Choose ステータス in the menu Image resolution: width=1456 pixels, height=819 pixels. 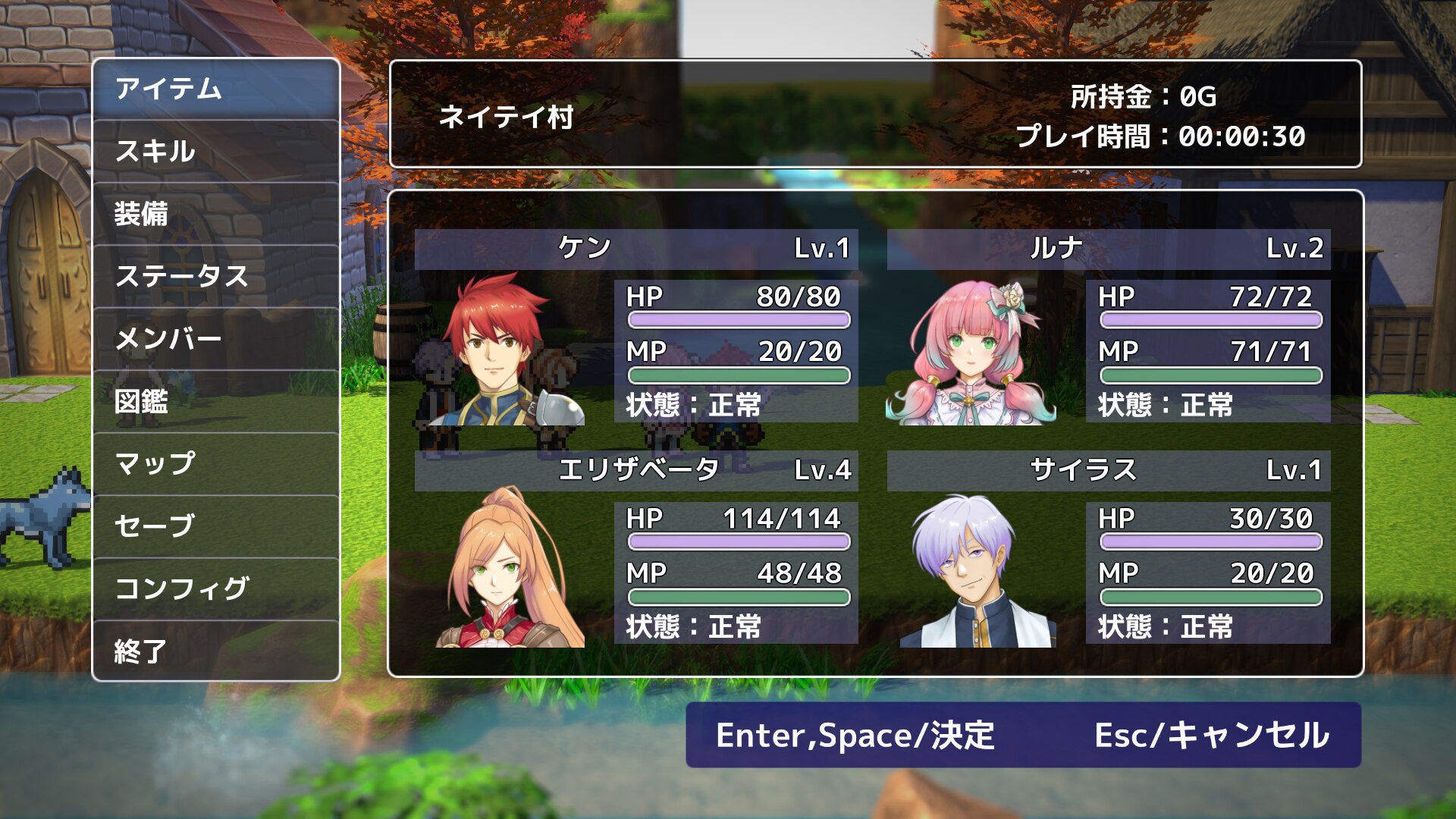216,276
